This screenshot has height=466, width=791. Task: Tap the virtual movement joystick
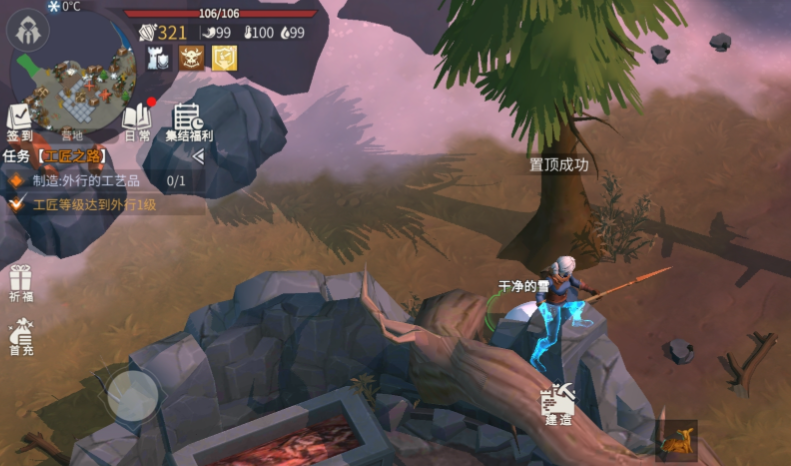132,393
